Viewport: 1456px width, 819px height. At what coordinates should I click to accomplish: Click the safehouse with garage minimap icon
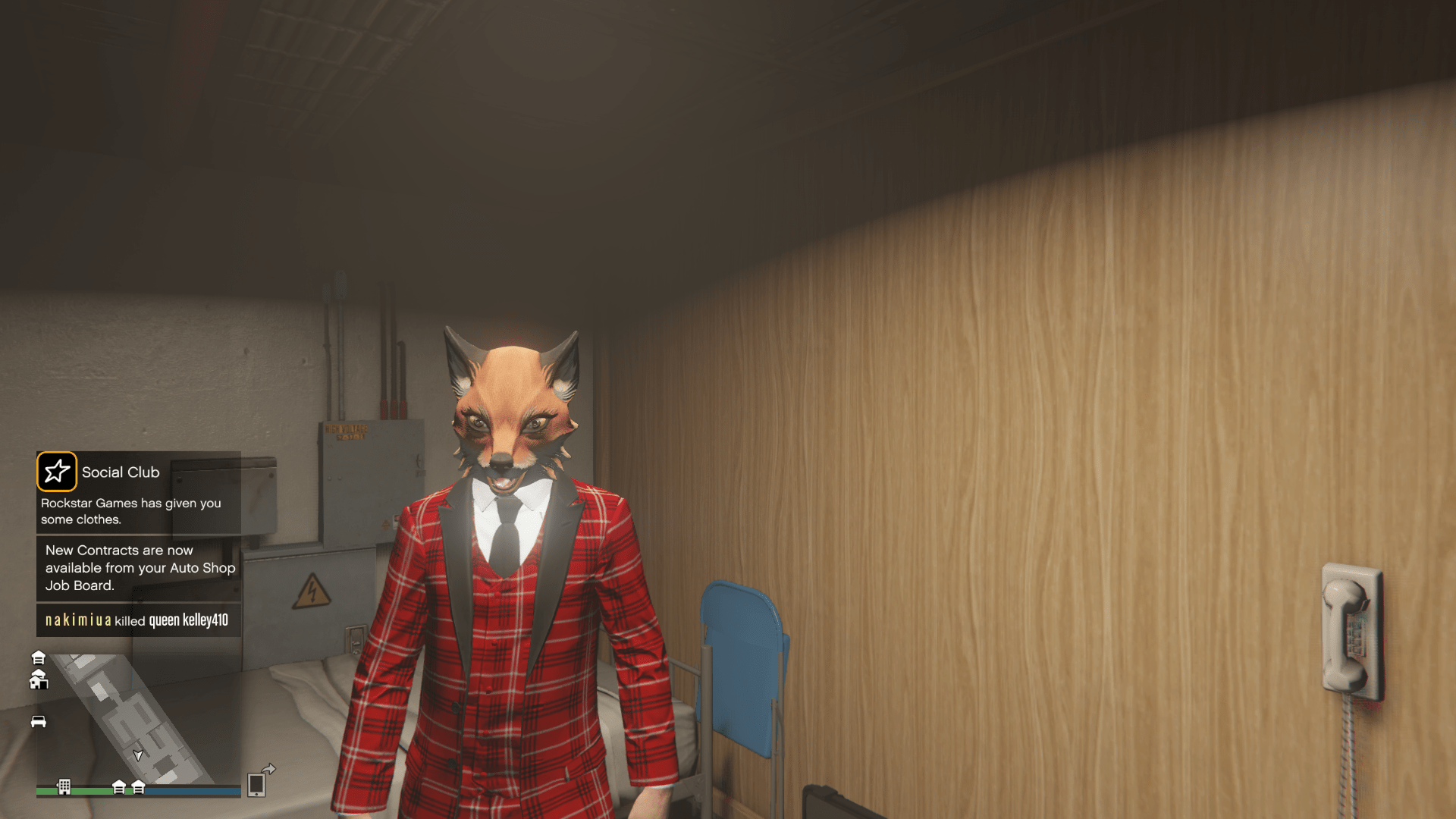pos(39,680)
